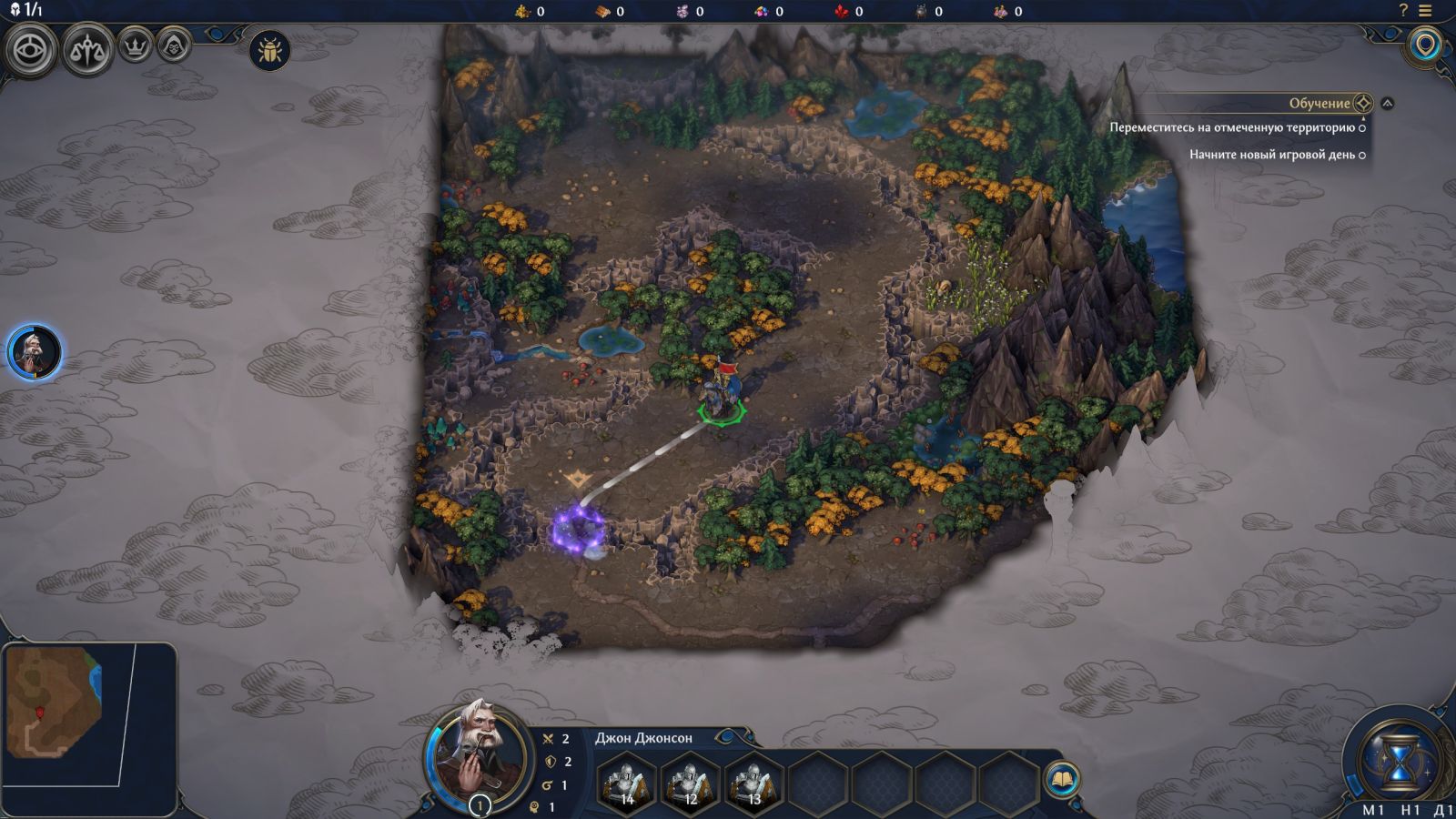The height and width of the screenshot is (819, 1456).
Task: Select the Обучение quest header
Action: (1319, 103)
